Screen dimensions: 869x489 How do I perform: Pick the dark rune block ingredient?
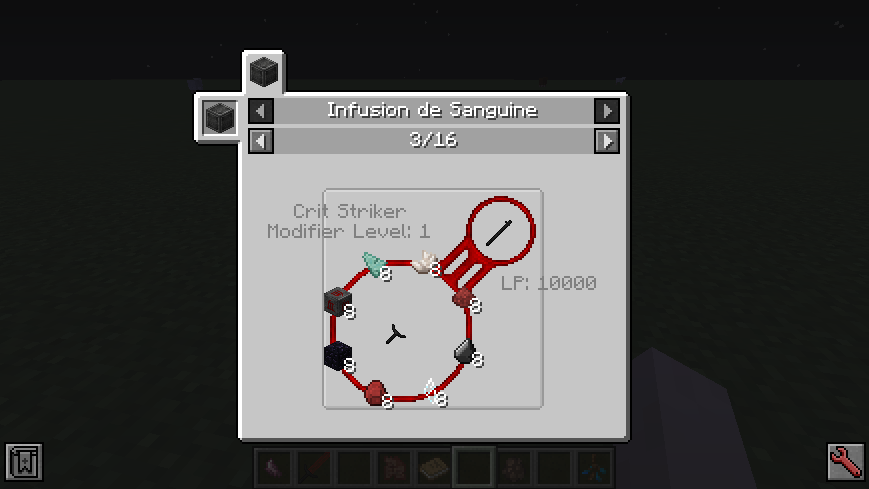[336, 301]
